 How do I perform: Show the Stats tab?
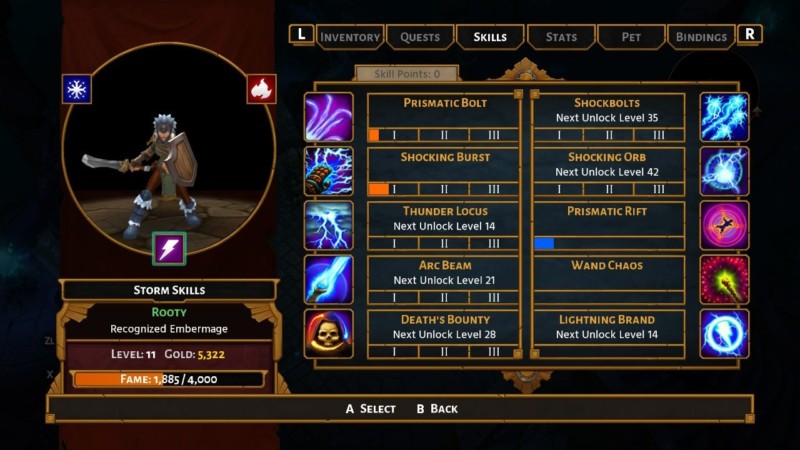pyautogui.click(x=561, y=37)
